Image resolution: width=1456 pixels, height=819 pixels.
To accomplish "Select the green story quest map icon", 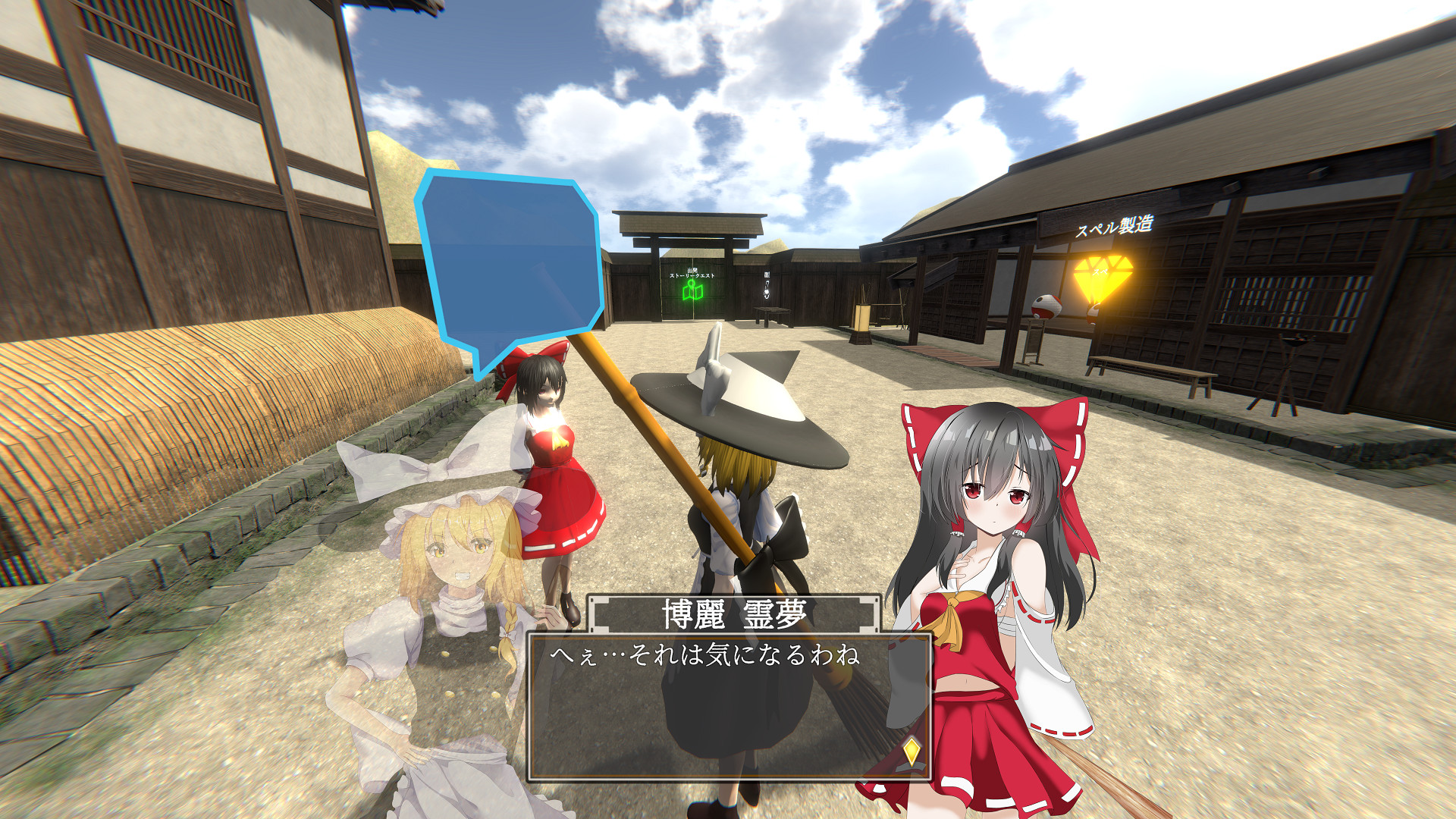I will (692, 290).
